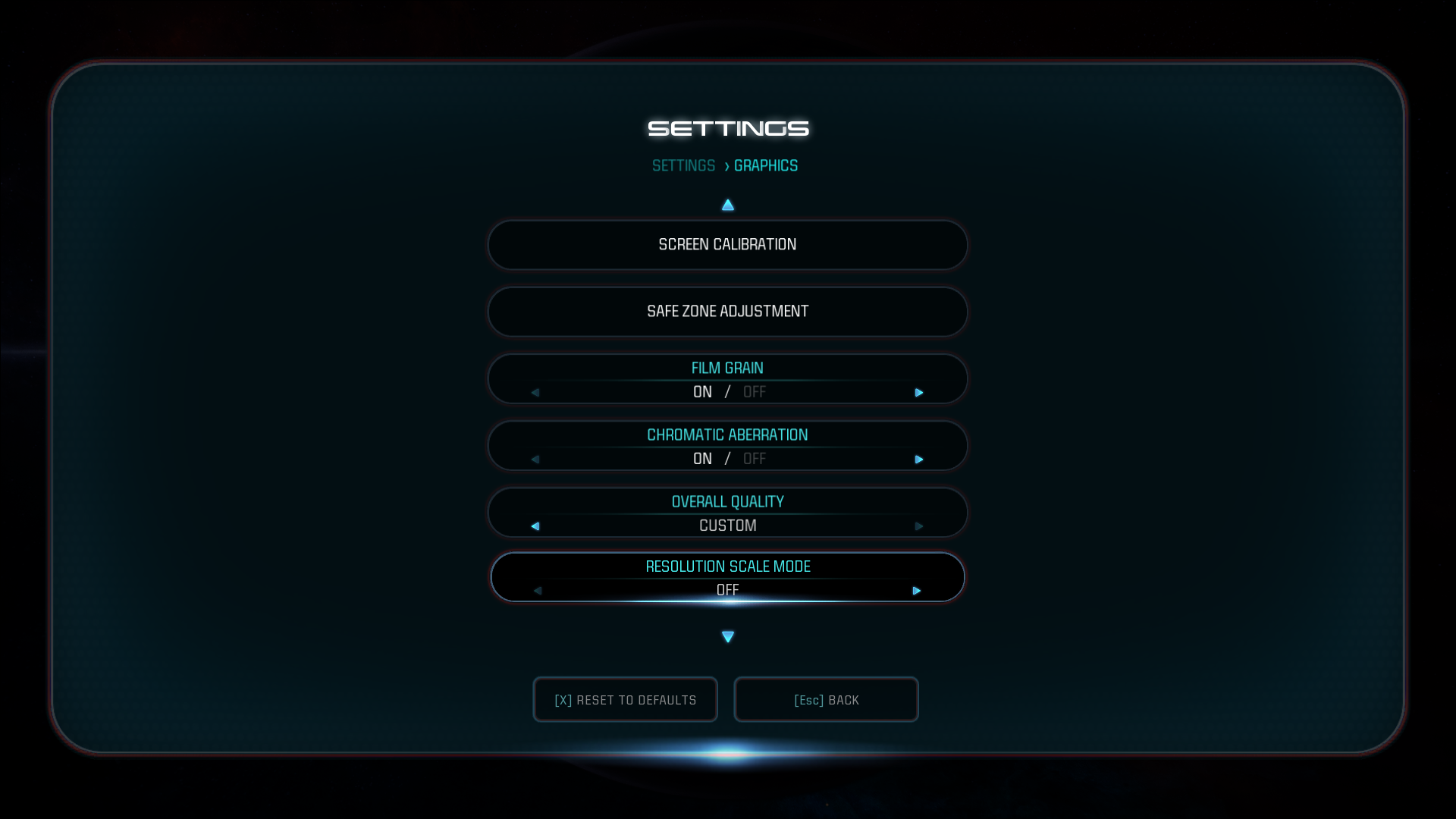Click the right arrow on Chromatic Aberration row
This screenshot has height=819, width=1456.
pos(920,460)
